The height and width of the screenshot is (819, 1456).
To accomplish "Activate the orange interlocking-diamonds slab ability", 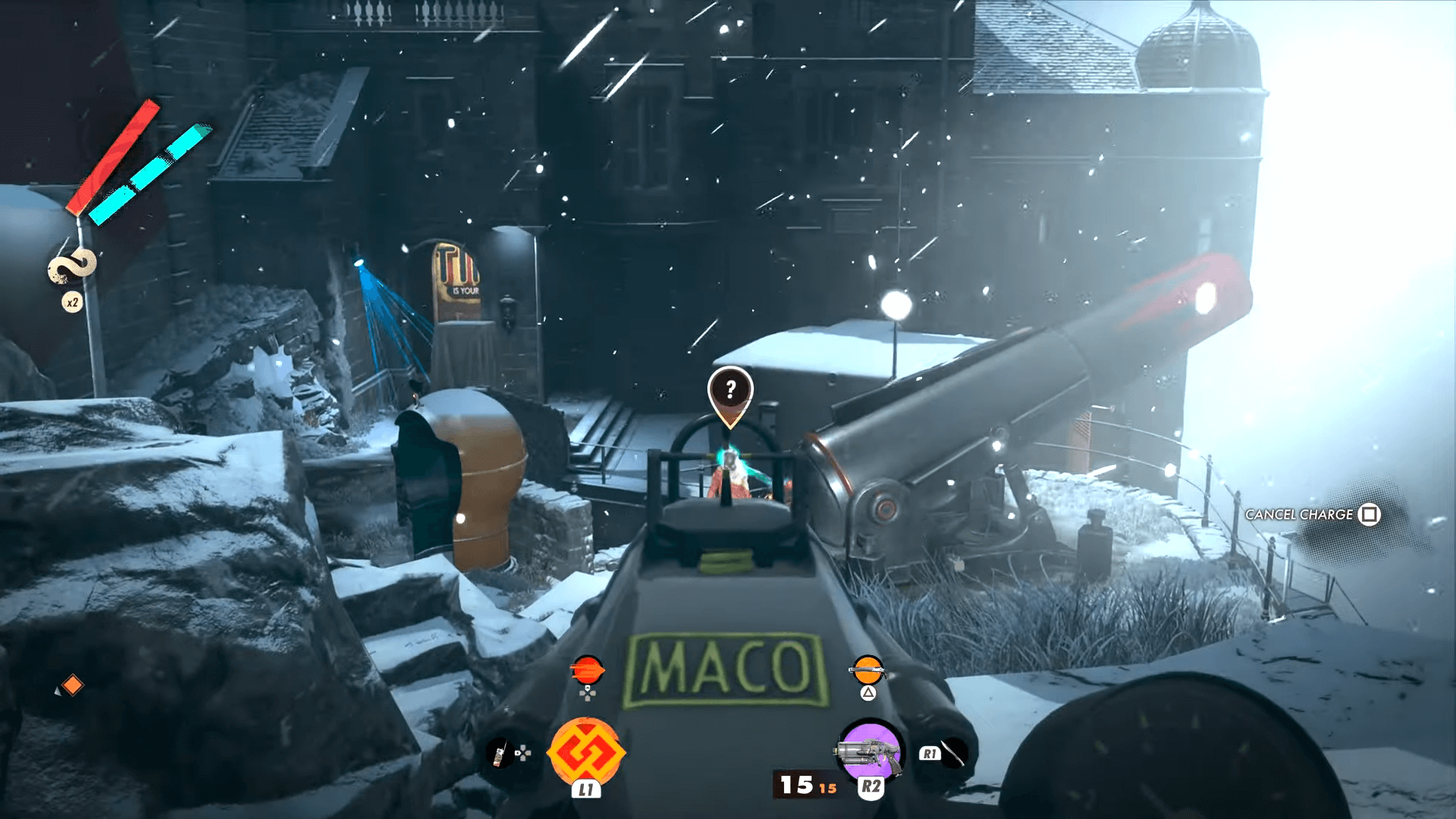I will [x=585, y=751].
